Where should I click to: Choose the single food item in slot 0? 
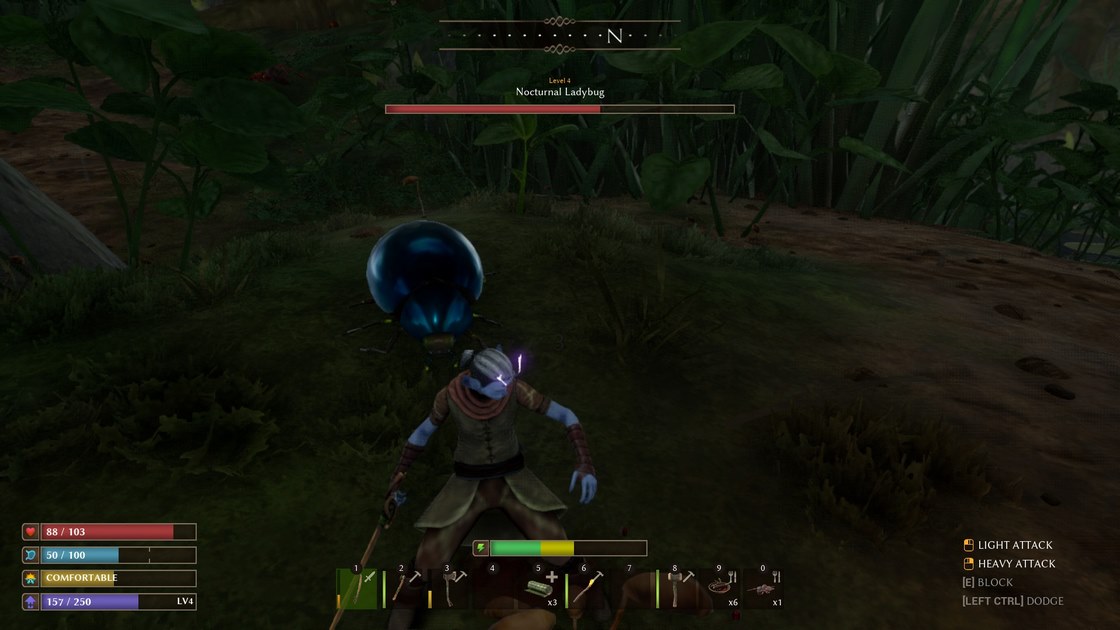pos(762,589)
